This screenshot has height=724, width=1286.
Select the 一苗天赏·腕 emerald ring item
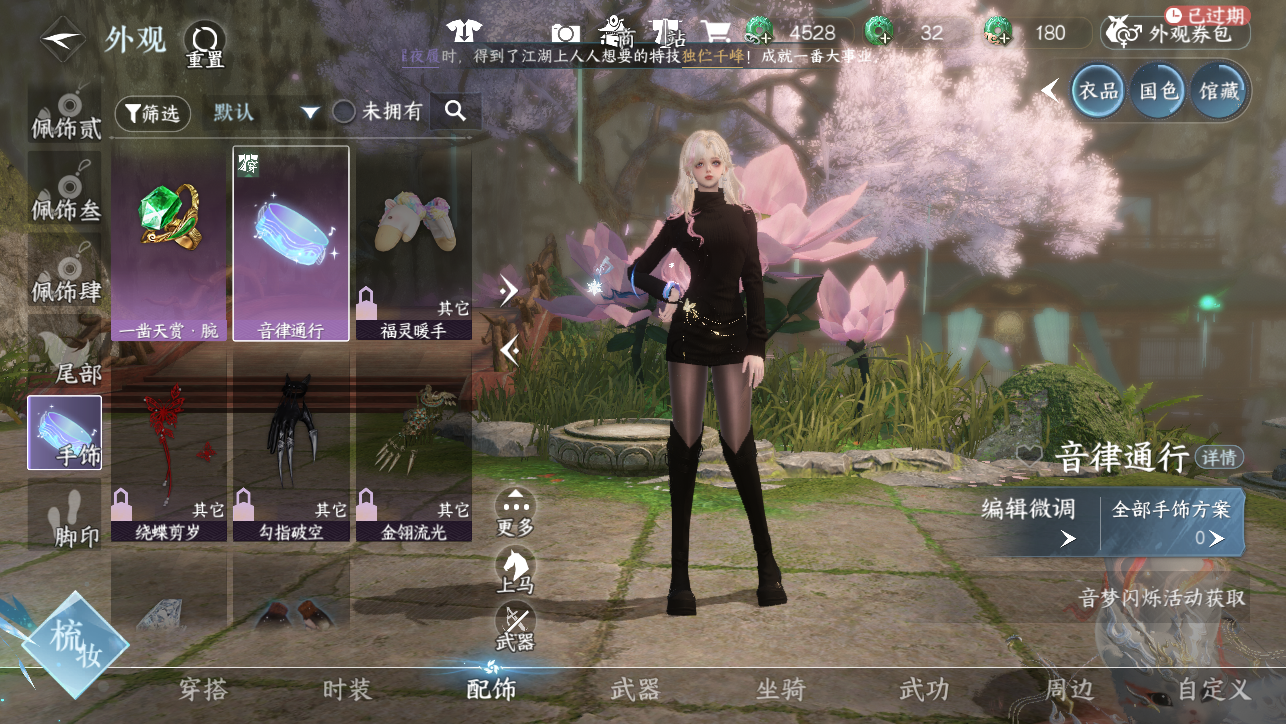(x=170, y=243)
